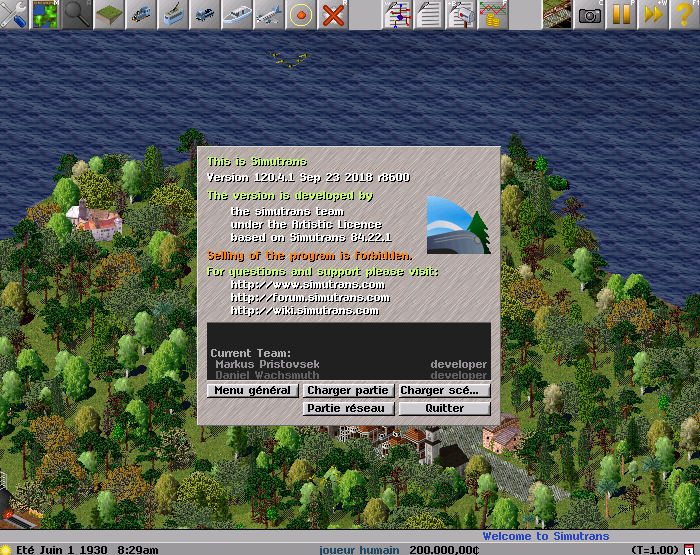Take a screenshot with the camera icon
The width and height of the screenshot is (700, 555).
coord(590,14)
